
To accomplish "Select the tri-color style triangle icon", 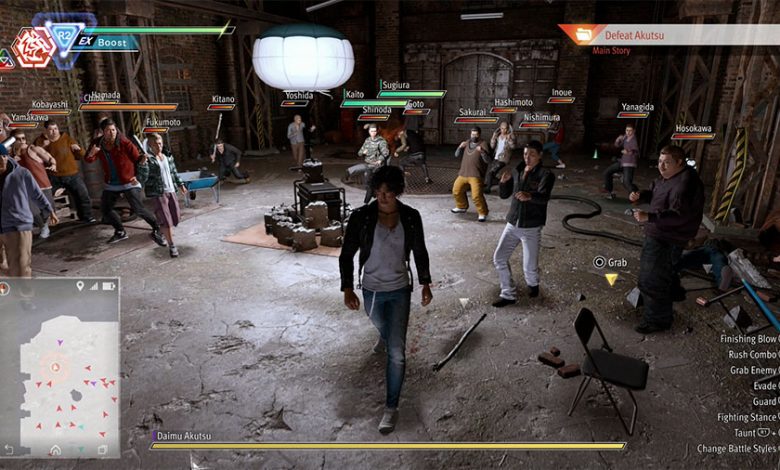I will click(5, 60).
